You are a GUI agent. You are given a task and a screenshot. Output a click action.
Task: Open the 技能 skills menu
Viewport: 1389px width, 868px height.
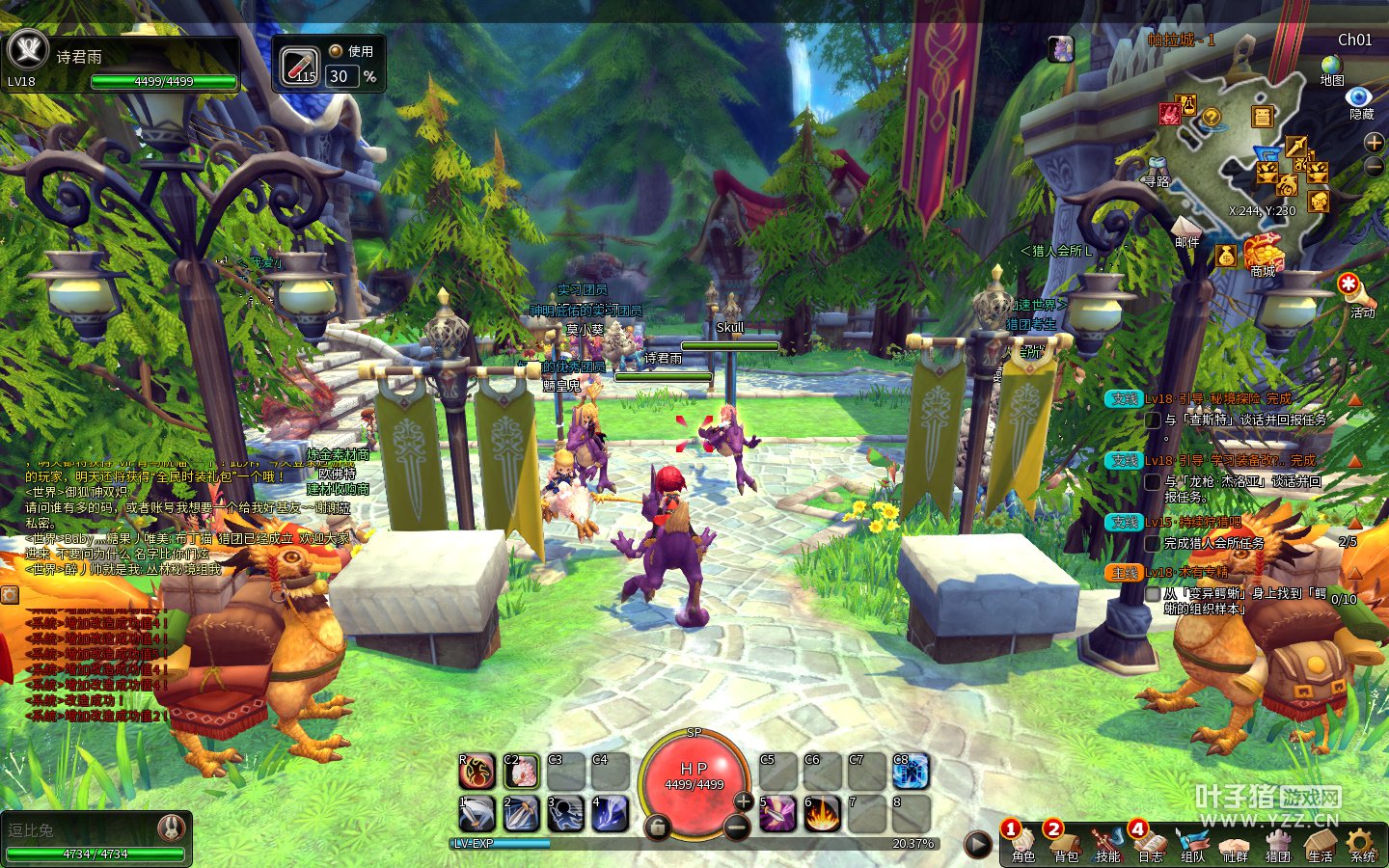1107,842
